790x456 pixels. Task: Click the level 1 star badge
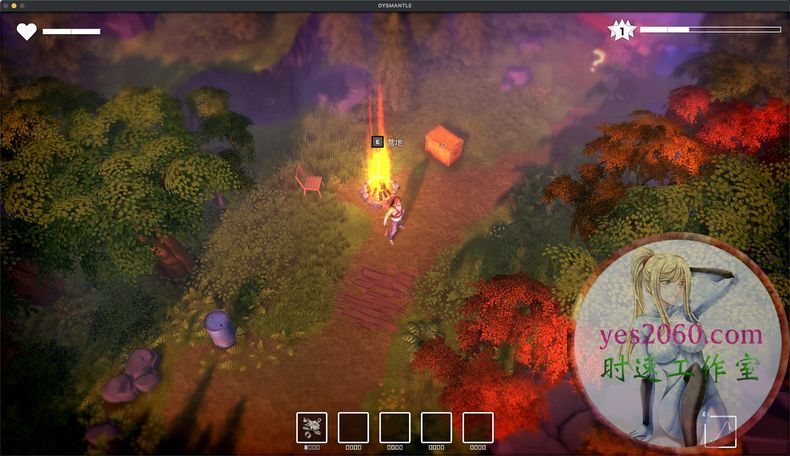coord(623,31)
